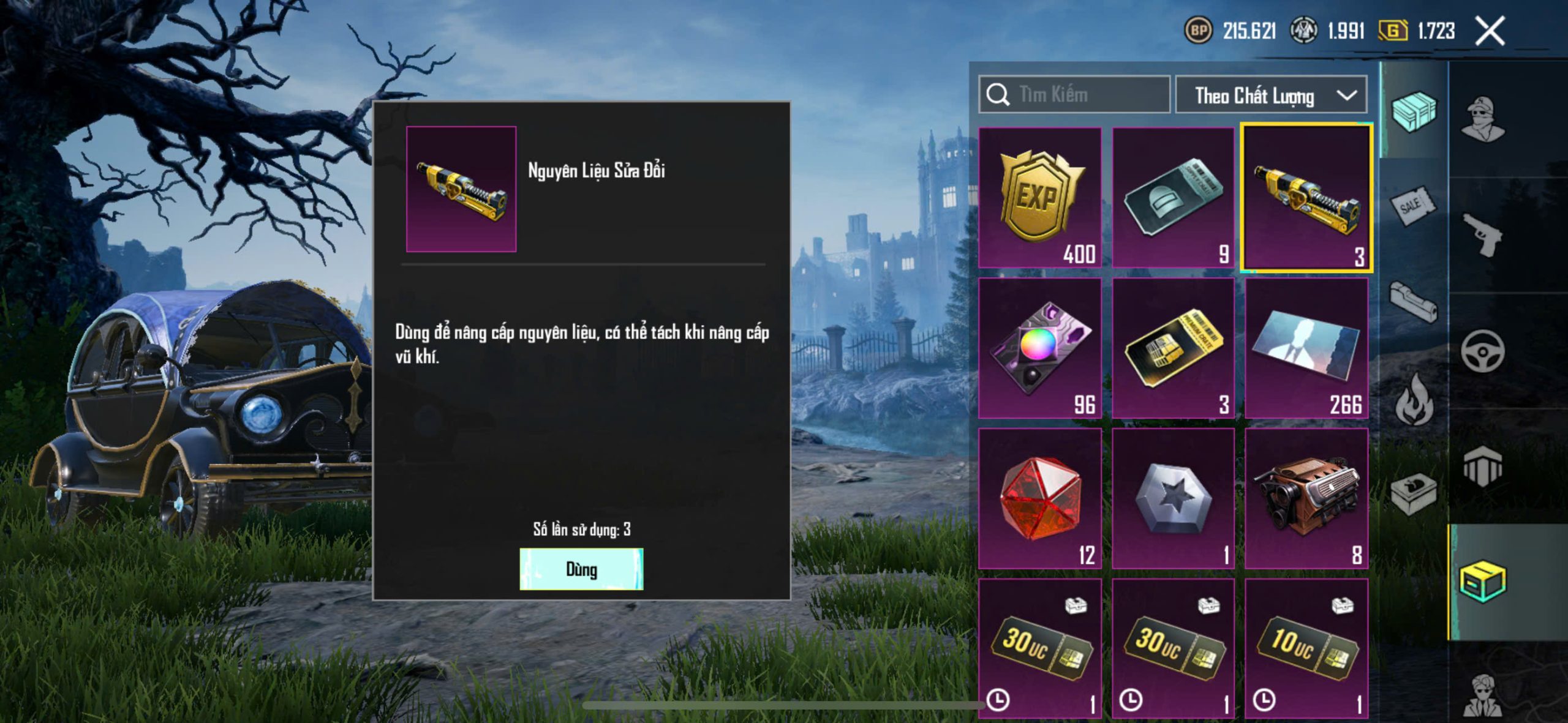This screenshot has width=1568, height=723.
Task: Use the item with the Dùng button
Action: [x=581, y=569]
